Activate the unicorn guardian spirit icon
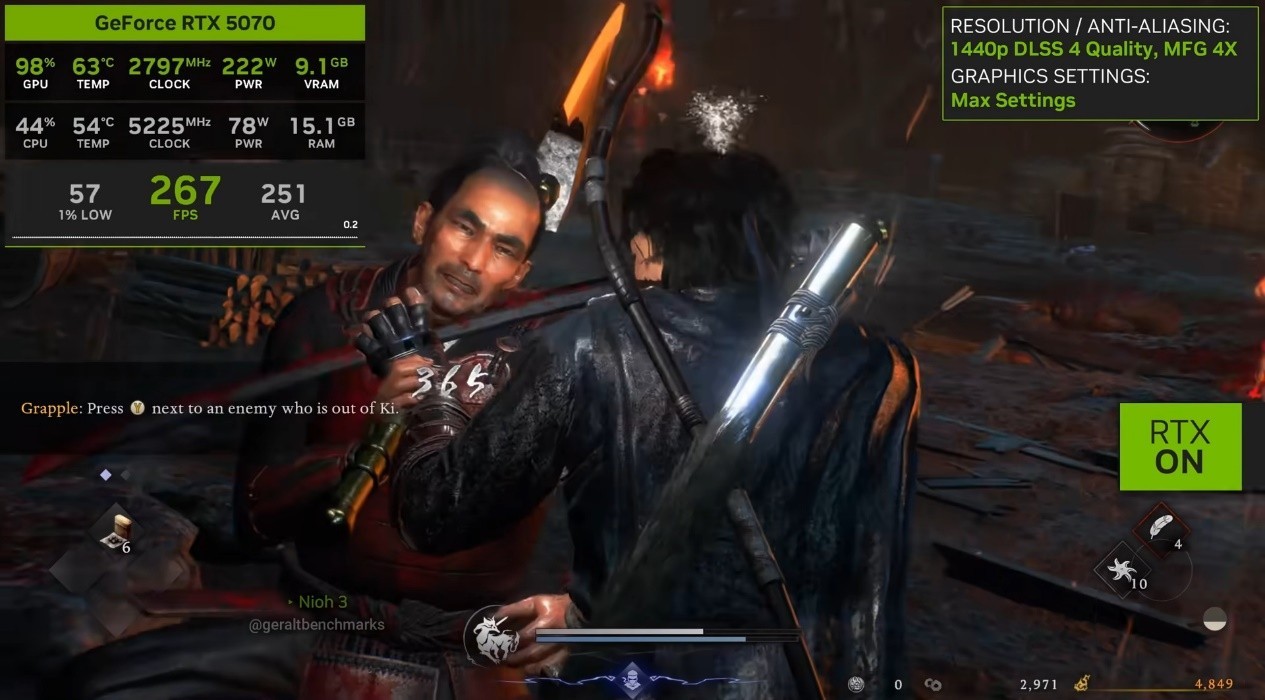 pos(492,635)
